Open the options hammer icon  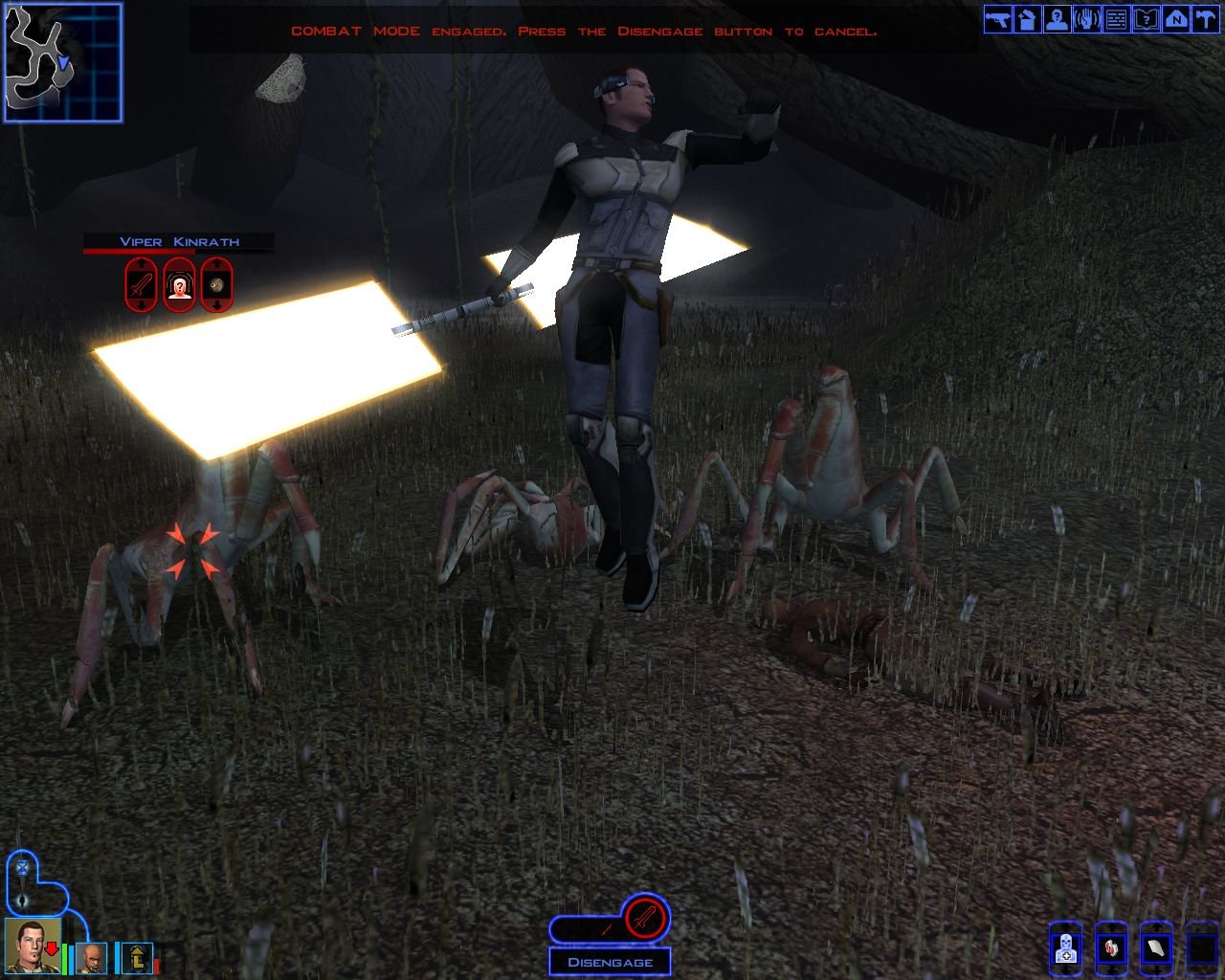(x=1205, y=19)
